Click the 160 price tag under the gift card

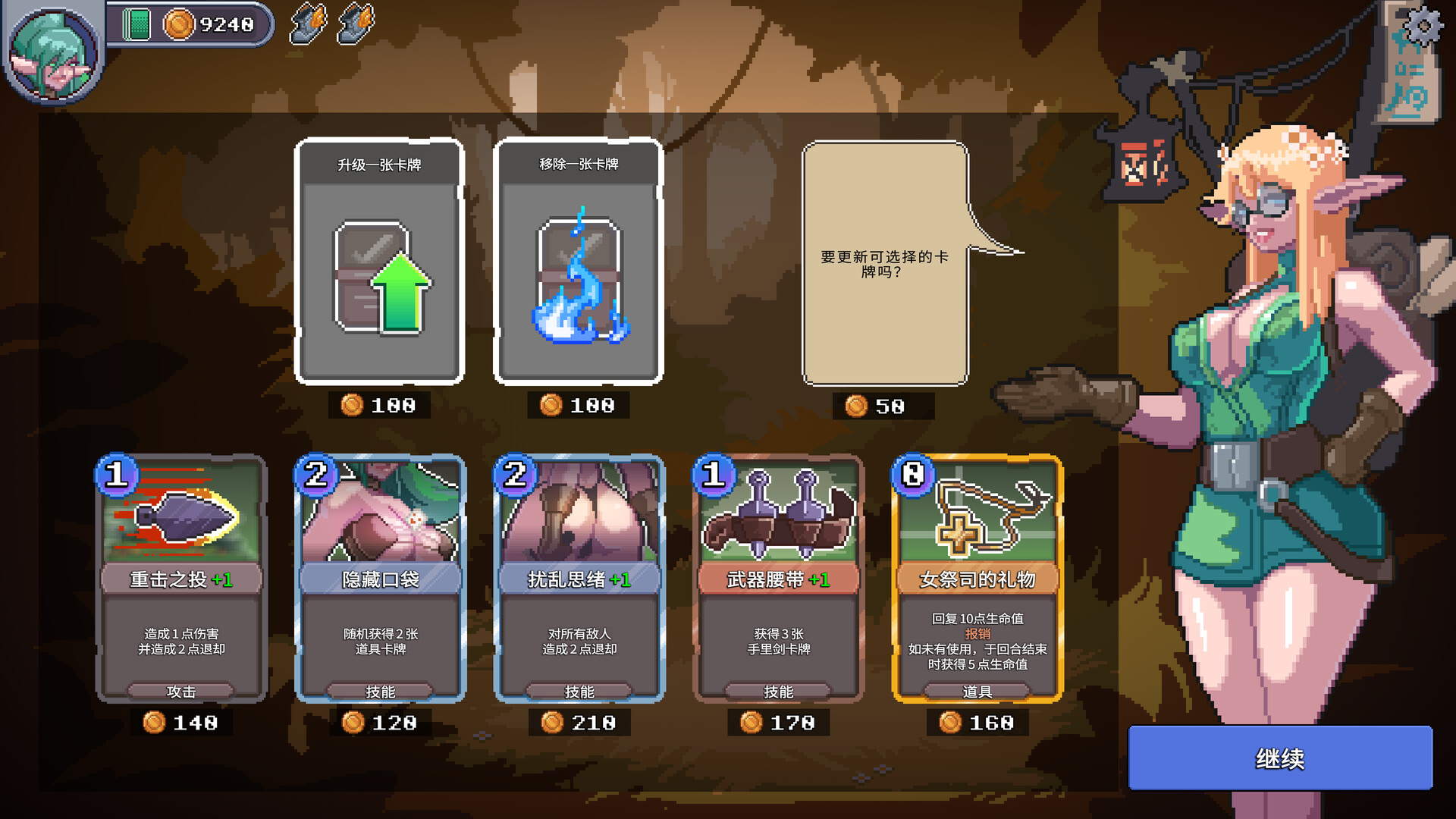point(978,723)
